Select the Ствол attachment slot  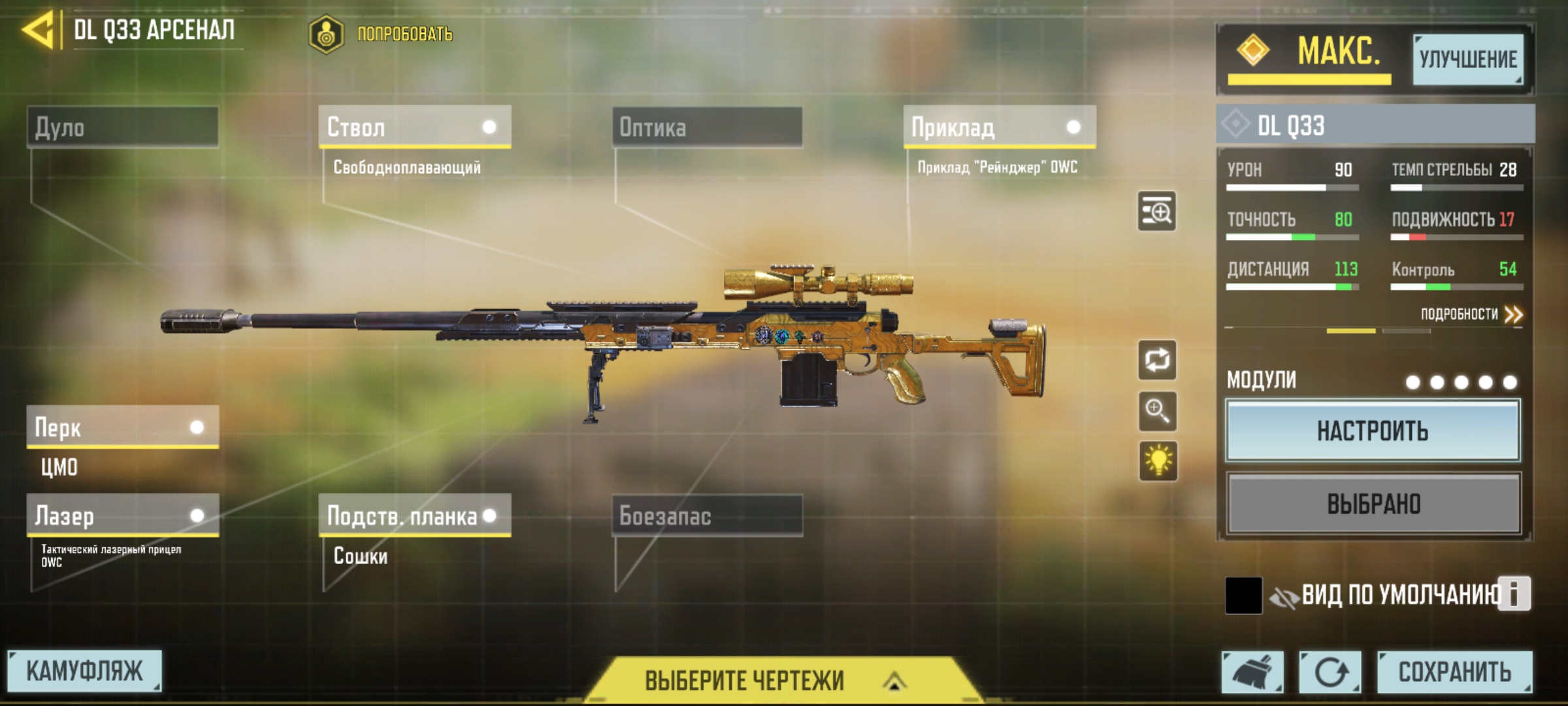(414, 127)
